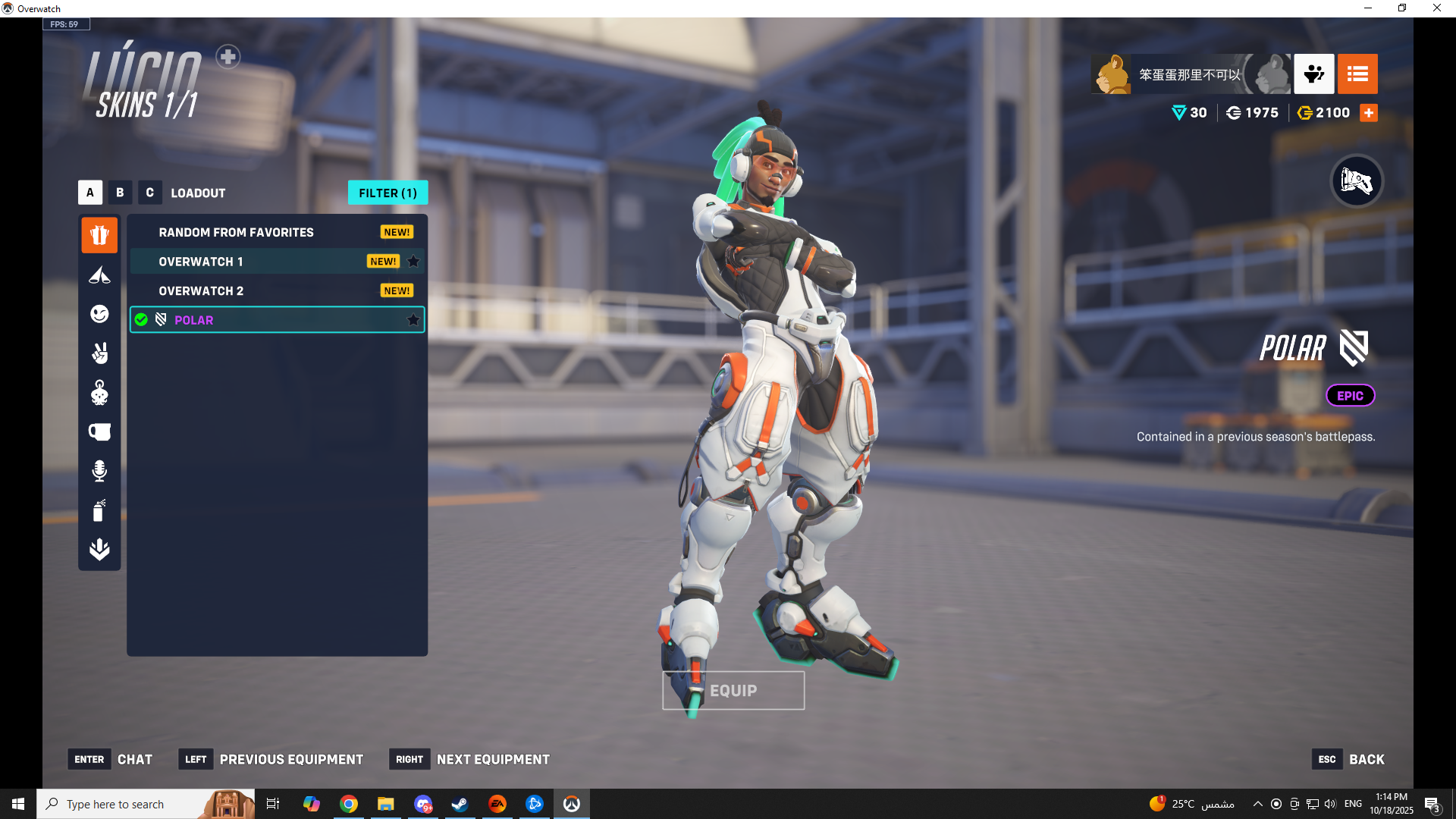This screenshot has width=1456, height=819.
Task: Switch to loadout C
Action: click(x=149, y=193)
